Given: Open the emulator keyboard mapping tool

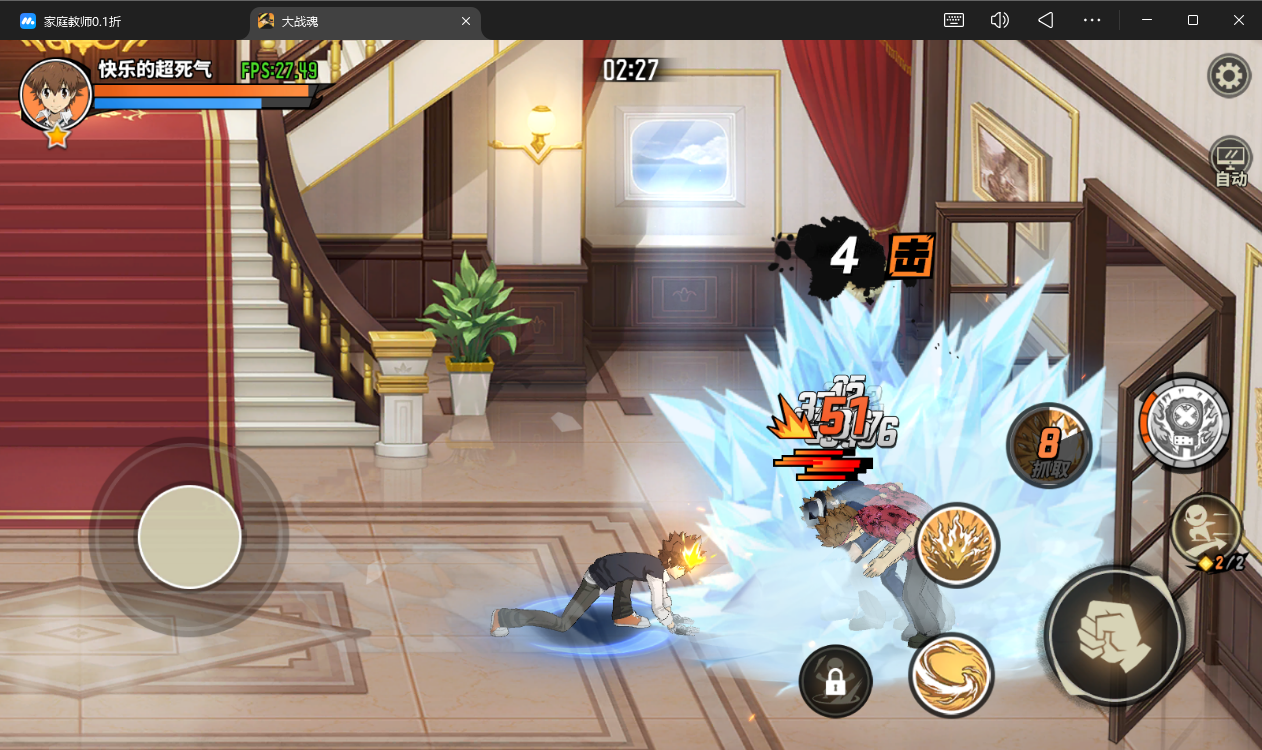Looking at the screenshot, I should (x=954, y=20).
